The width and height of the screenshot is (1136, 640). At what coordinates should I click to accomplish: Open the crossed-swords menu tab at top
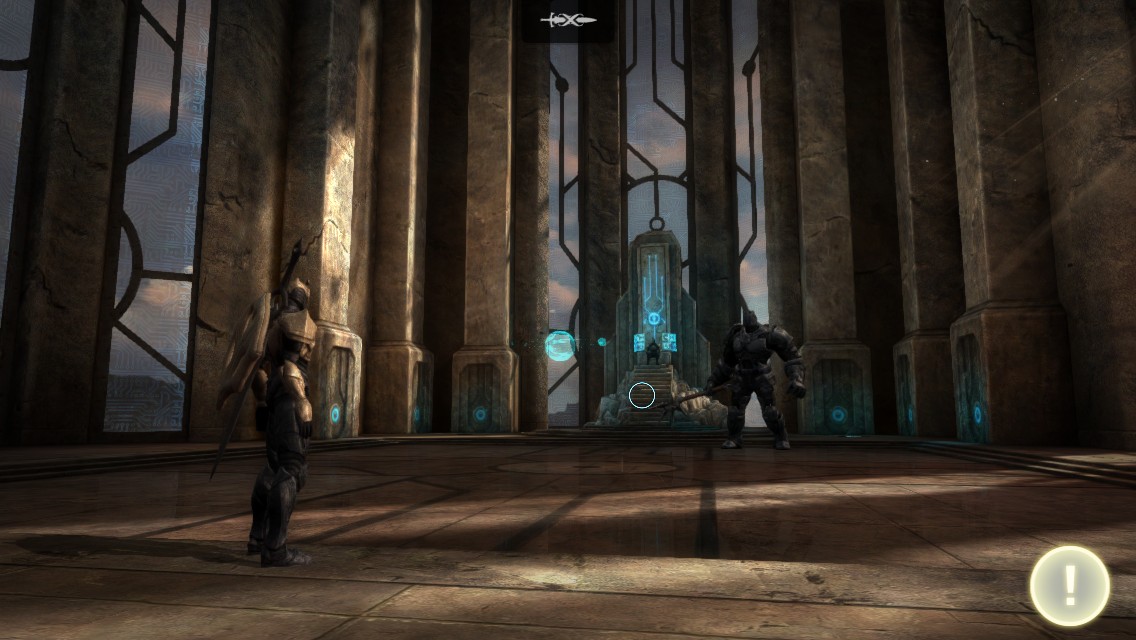coord(568,20)
